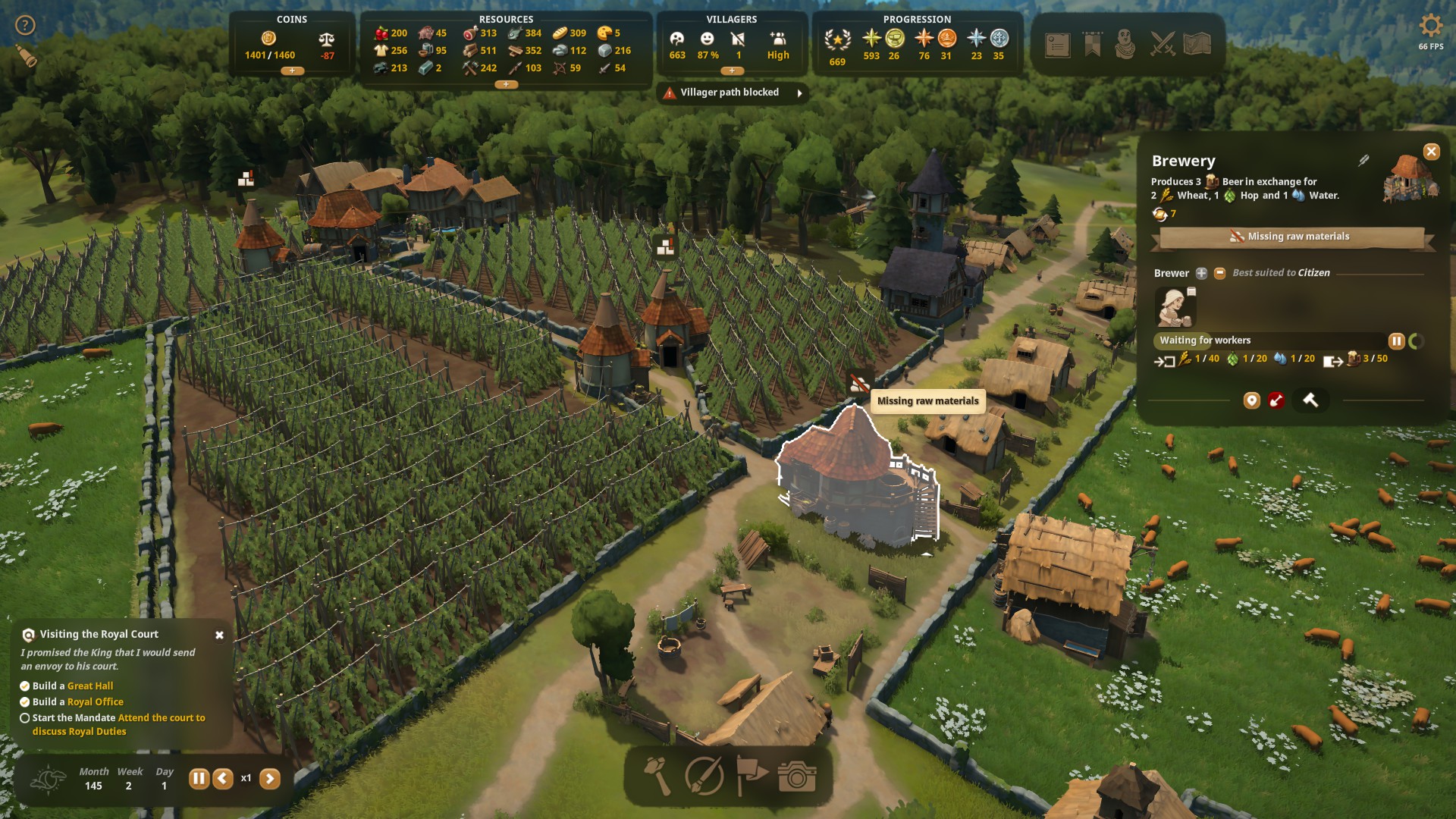
Task: Add a Brewer worker slot
Action: [x=1201, y=273]
